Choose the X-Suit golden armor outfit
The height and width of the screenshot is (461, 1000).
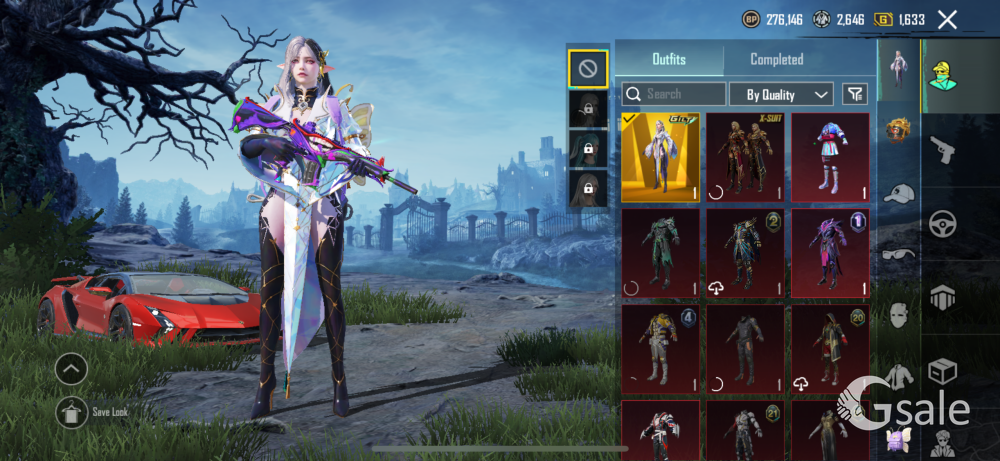(745, 157)
